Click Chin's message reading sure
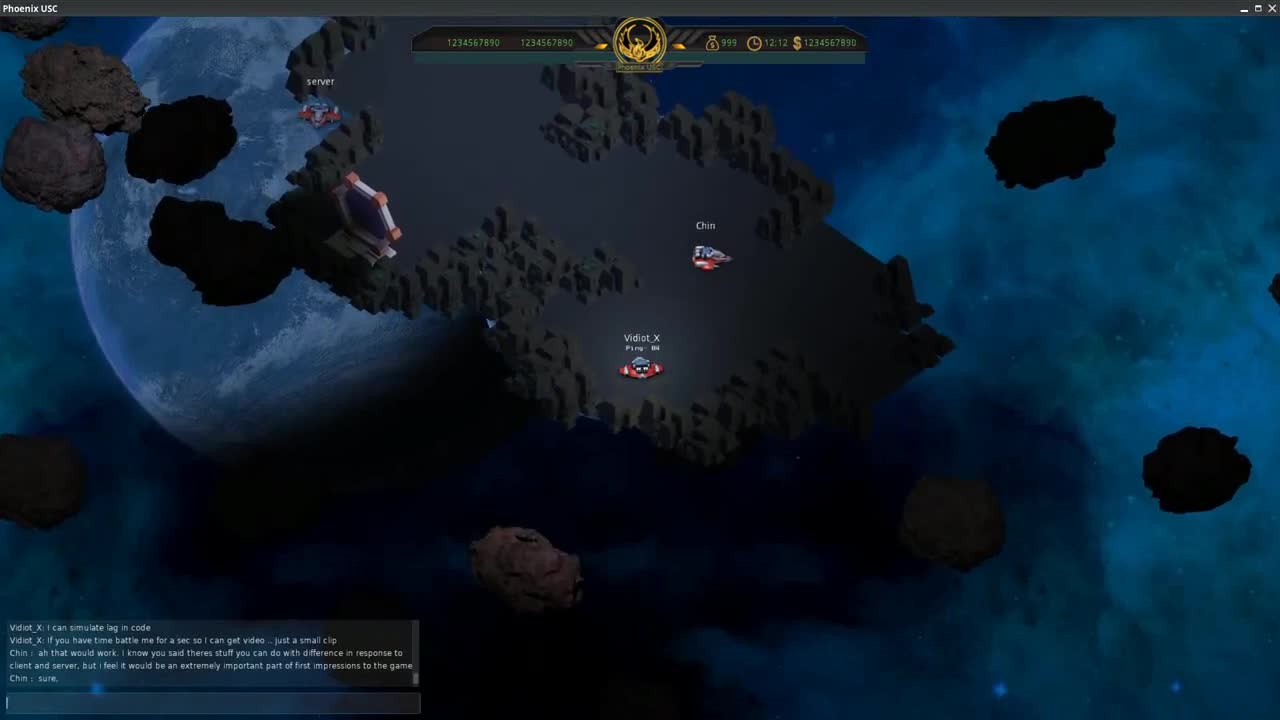Viewport: 1280px width, 720px height. [x=35, y=678]
